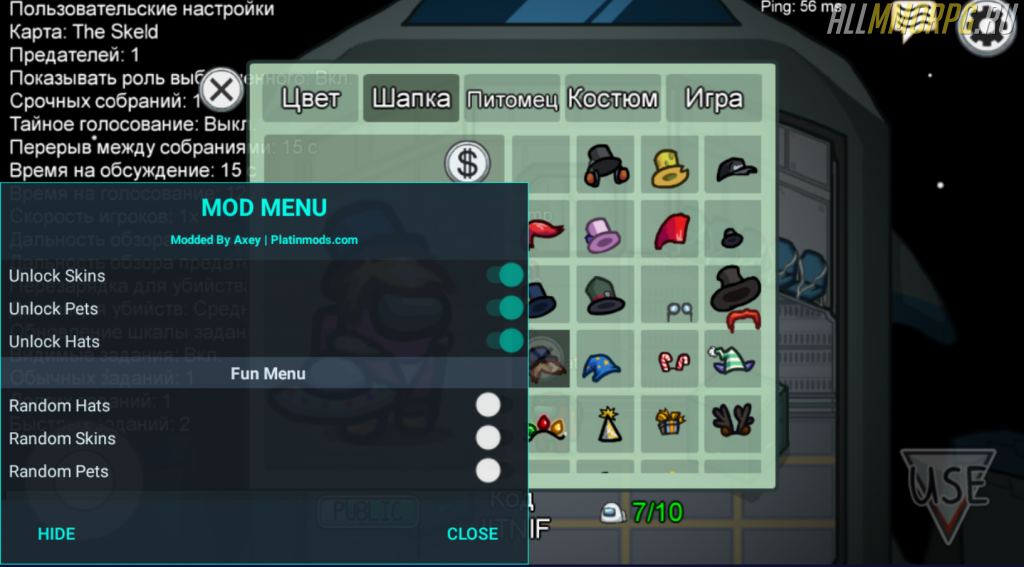Viewport: 1024px width, 567px height.
Task: Hide the mod menu
Action: (x=56, y=534)
